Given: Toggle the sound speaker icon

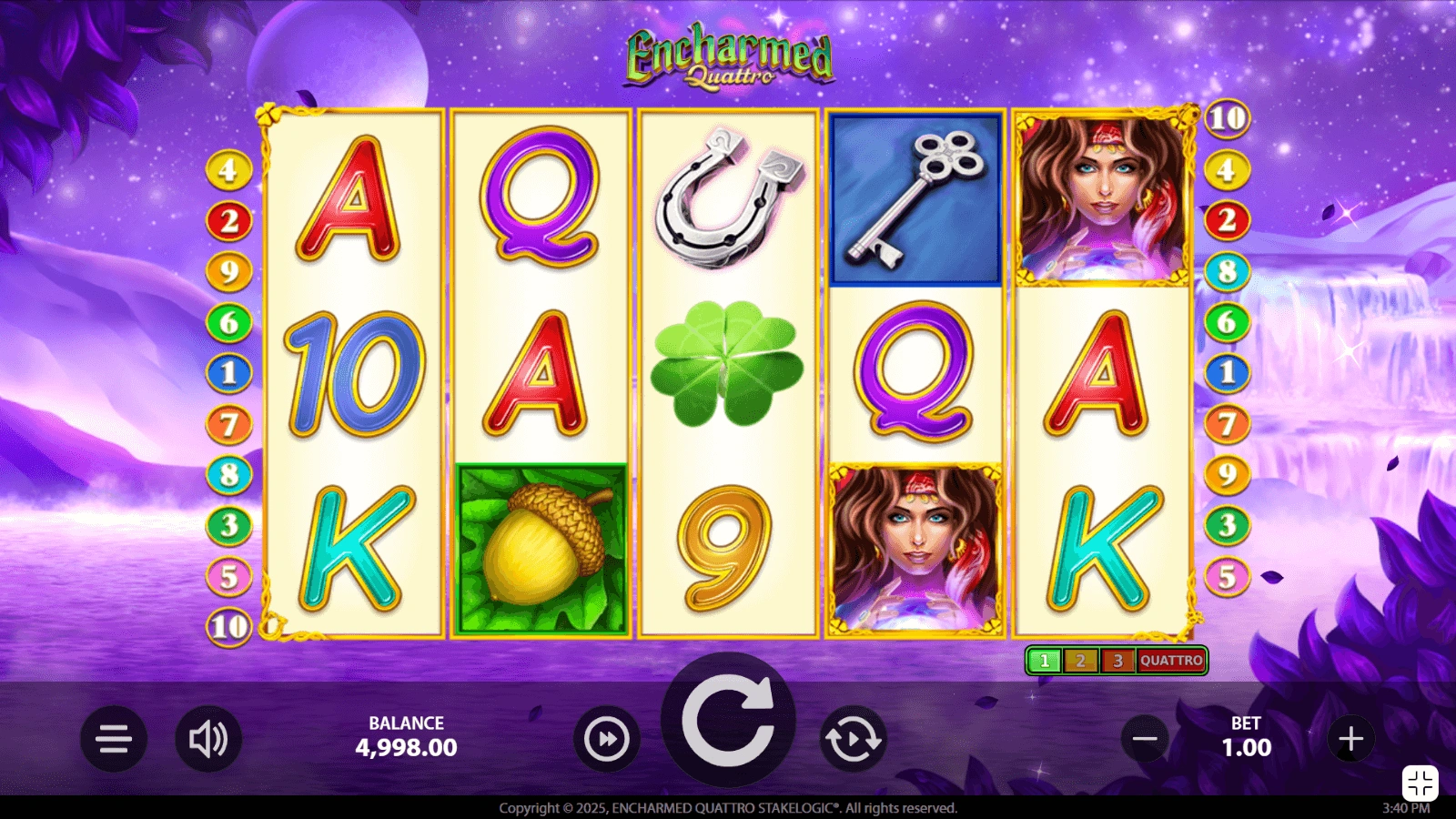Looking at the screenshot, I should click(x=208, y=739).
